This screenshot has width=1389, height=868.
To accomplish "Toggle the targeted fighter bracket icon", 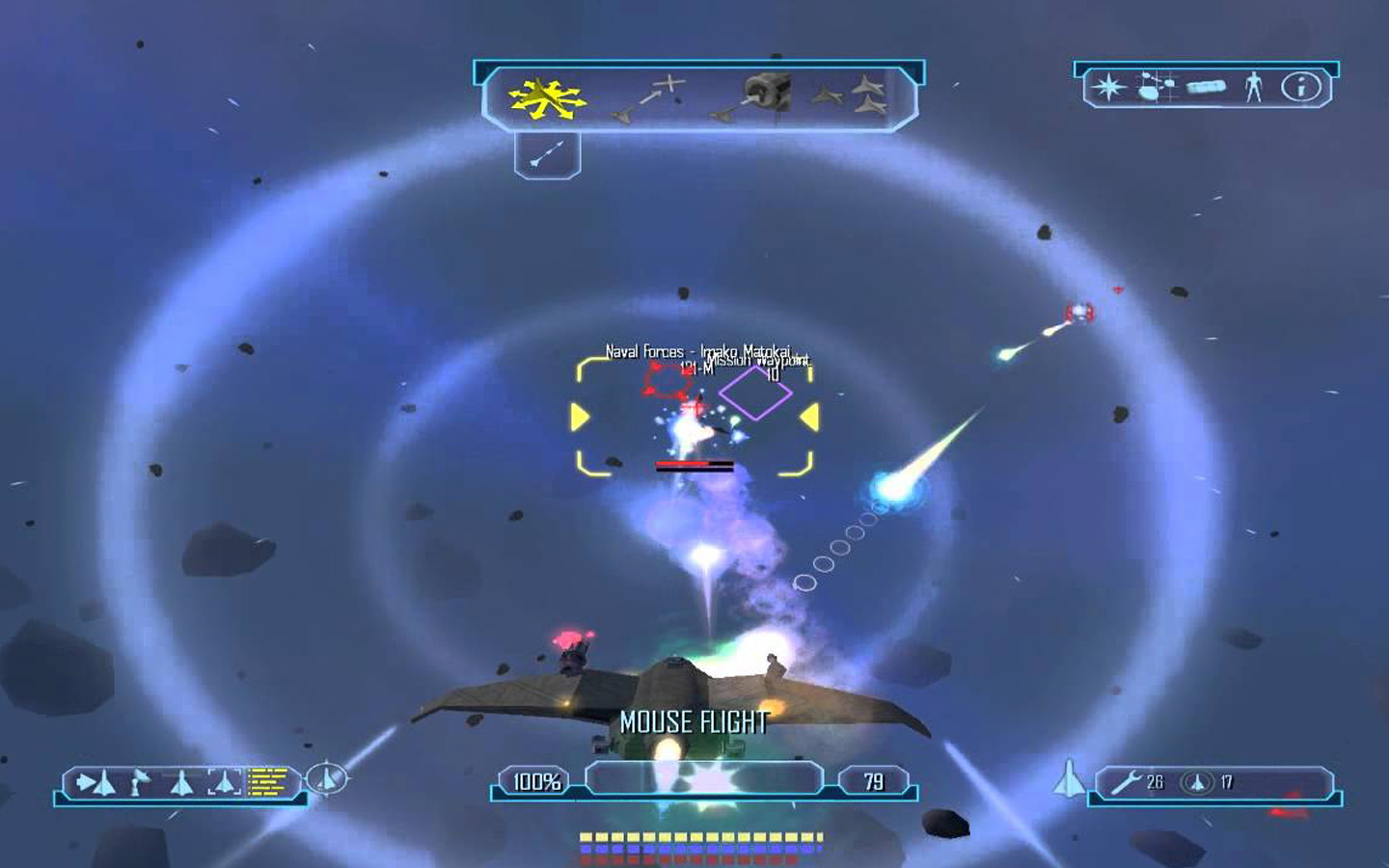I will (224, 781).
